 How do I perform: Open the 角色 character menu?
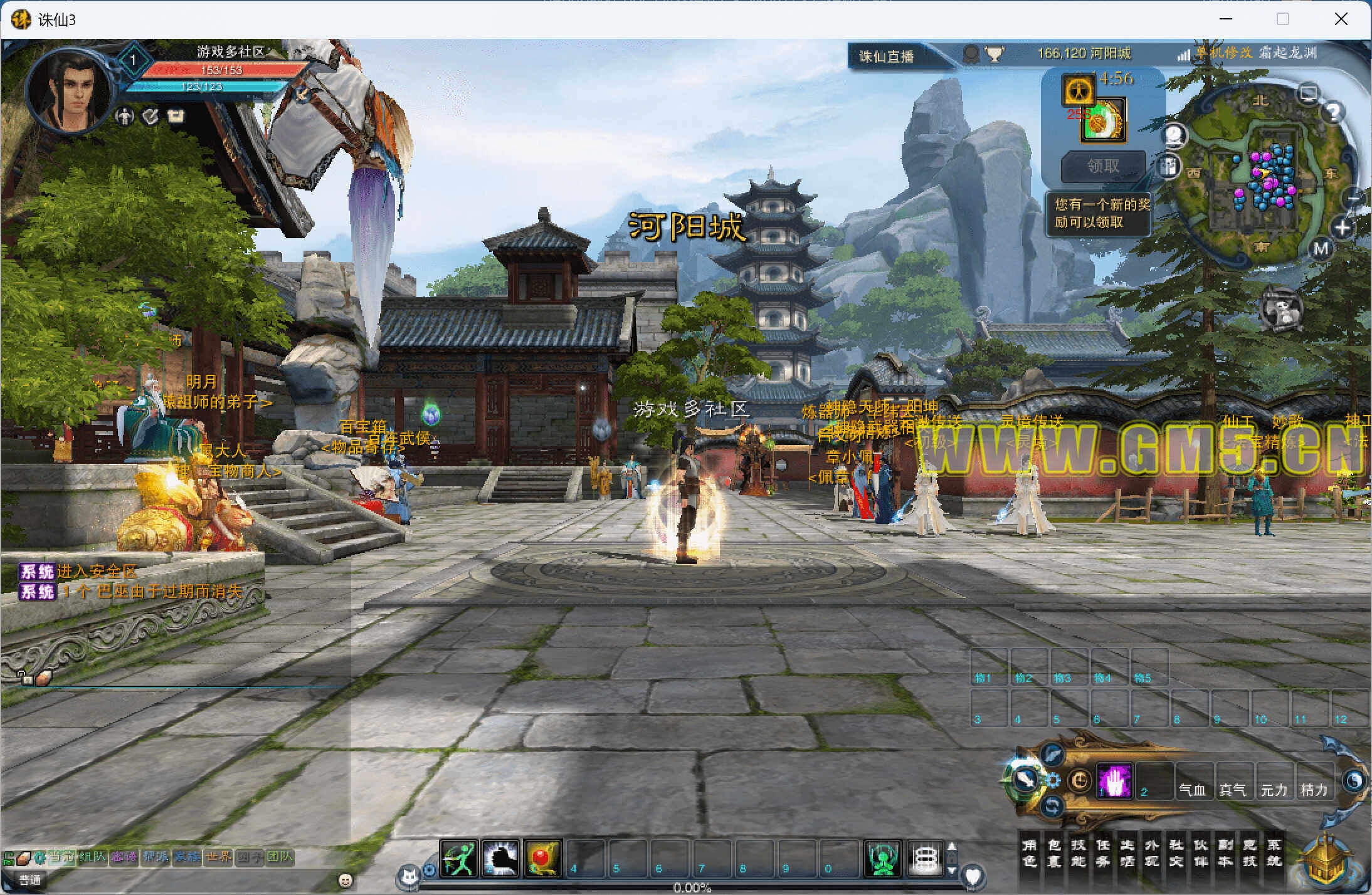point(1029,853)
